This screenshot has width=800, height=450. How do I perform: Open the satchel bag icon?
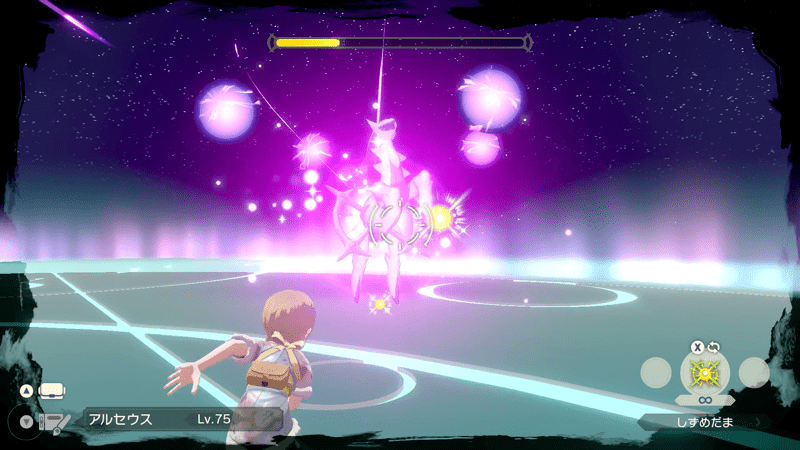coord(50,389)
